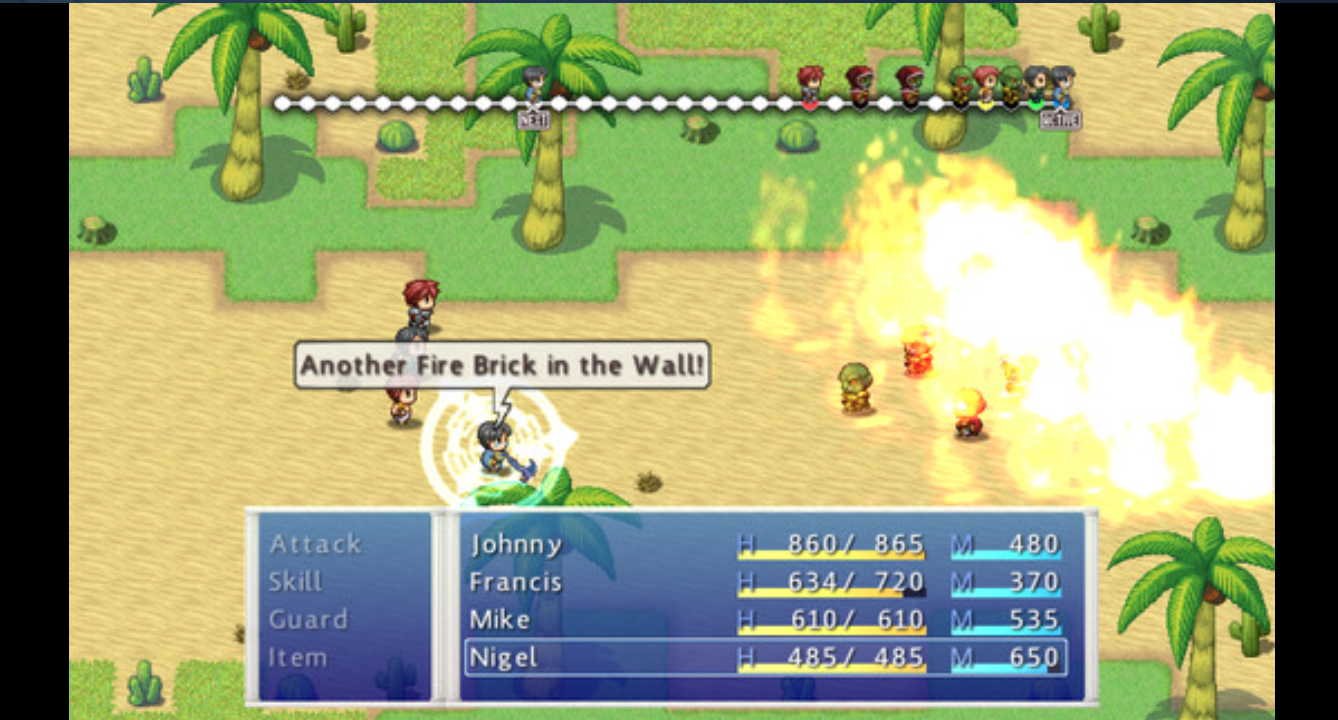Select Nigel's highlighted party row
The image size is (1338, 720).
(x=765, y=658)
